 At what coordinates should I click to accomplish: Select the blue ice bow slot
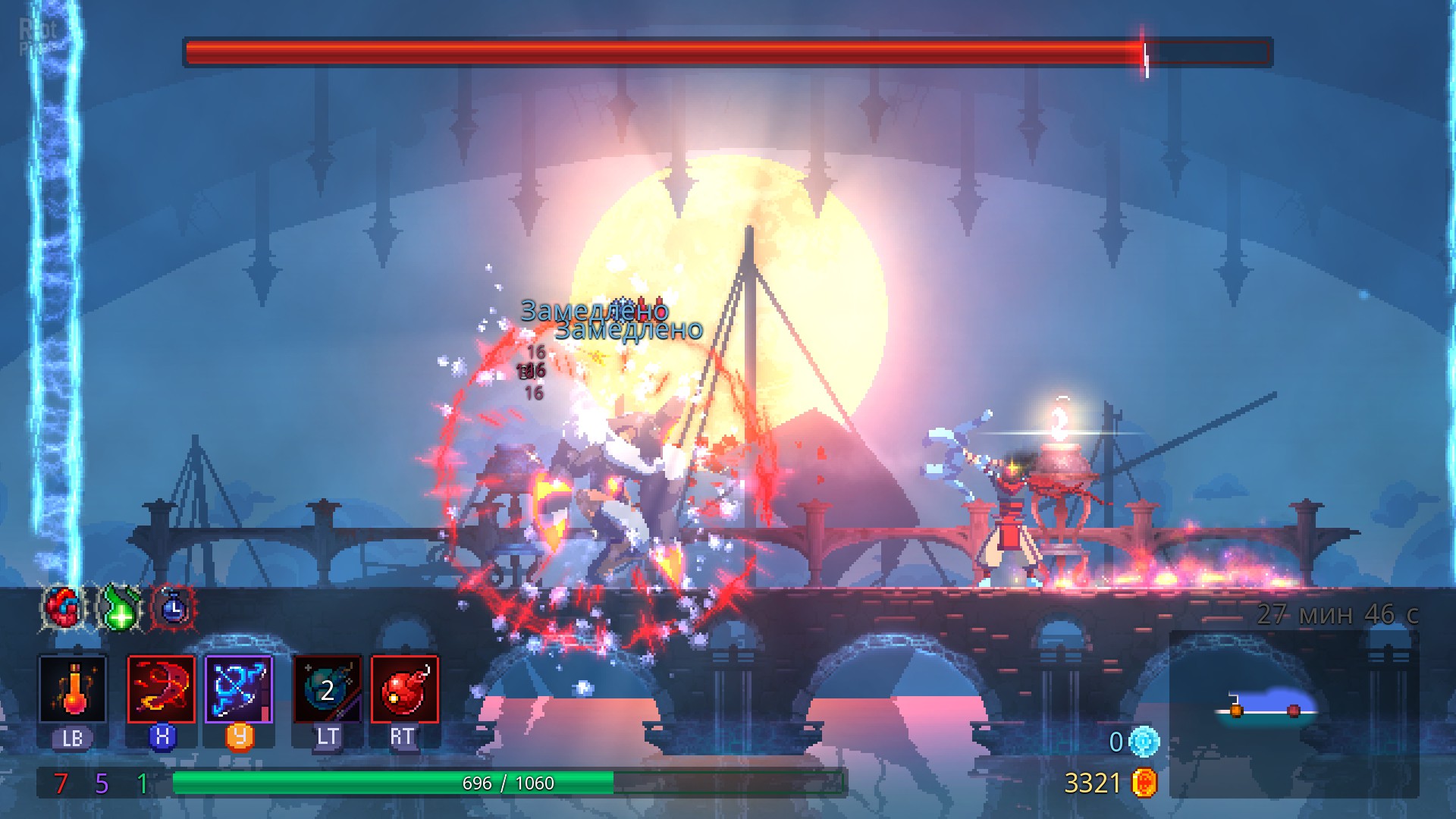click(239, 689)
